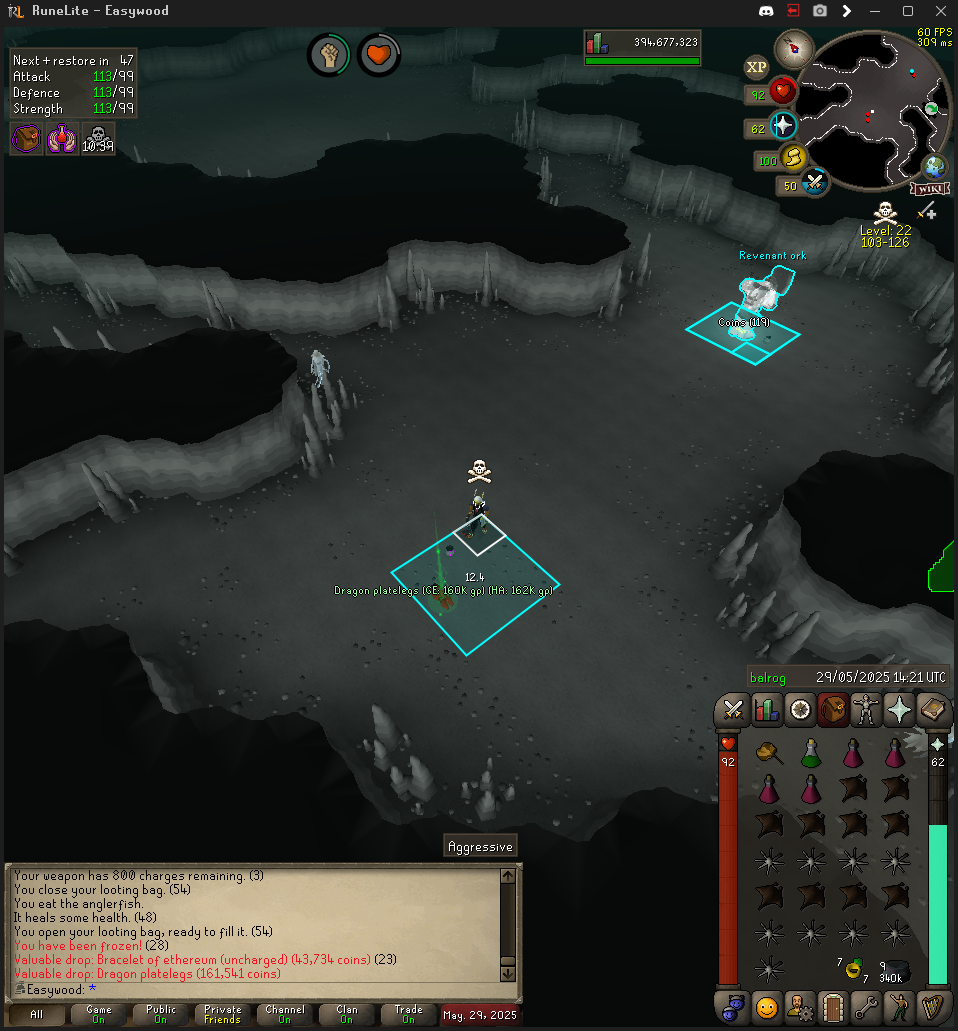Open the Magic spellbook tab
Image resolution: width=958 pixels, height=1031 pixels.
point(932,710)
